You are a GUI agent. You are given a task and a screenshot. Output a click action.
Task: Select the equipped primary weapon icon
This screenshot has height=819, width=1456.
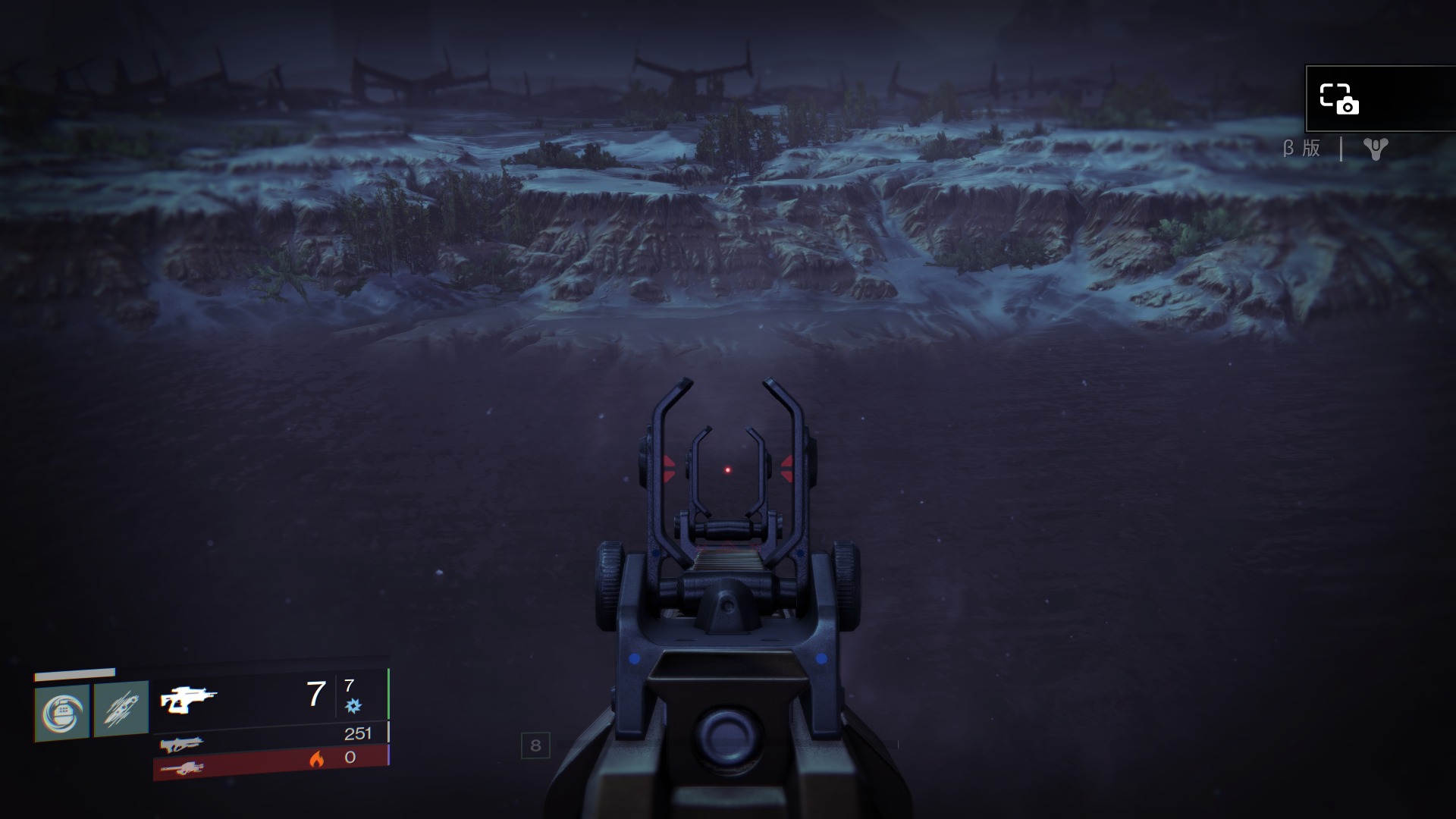pos(188,699)
